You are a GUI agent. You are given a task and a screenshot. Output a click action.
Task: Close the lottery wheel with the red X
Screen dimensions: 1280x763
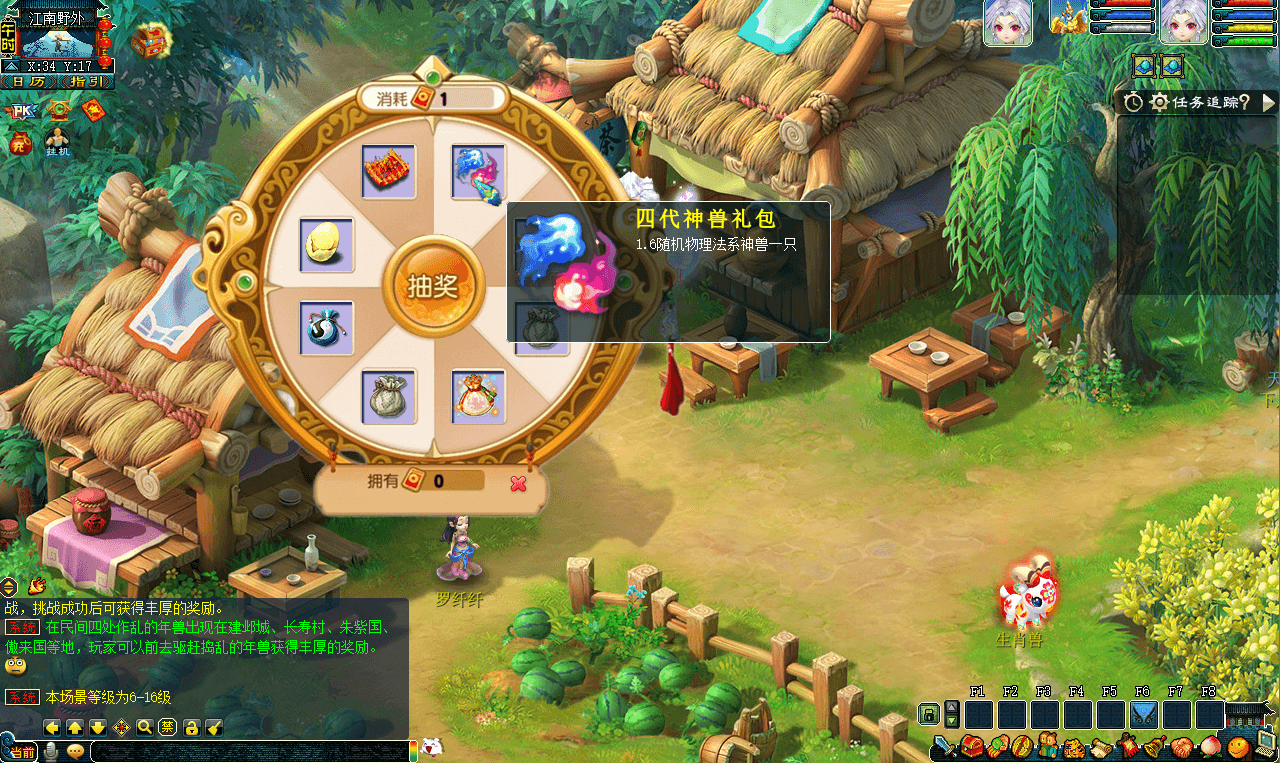pyautogui.click(x=518, y=484)
